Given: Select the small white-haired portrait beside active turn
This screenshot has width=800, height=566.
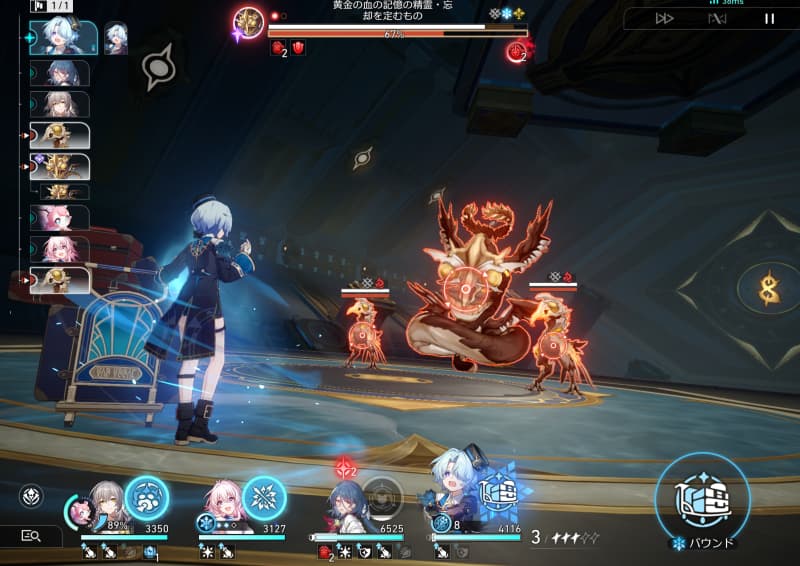Looking at the screenshot, I should coord(116,38).
